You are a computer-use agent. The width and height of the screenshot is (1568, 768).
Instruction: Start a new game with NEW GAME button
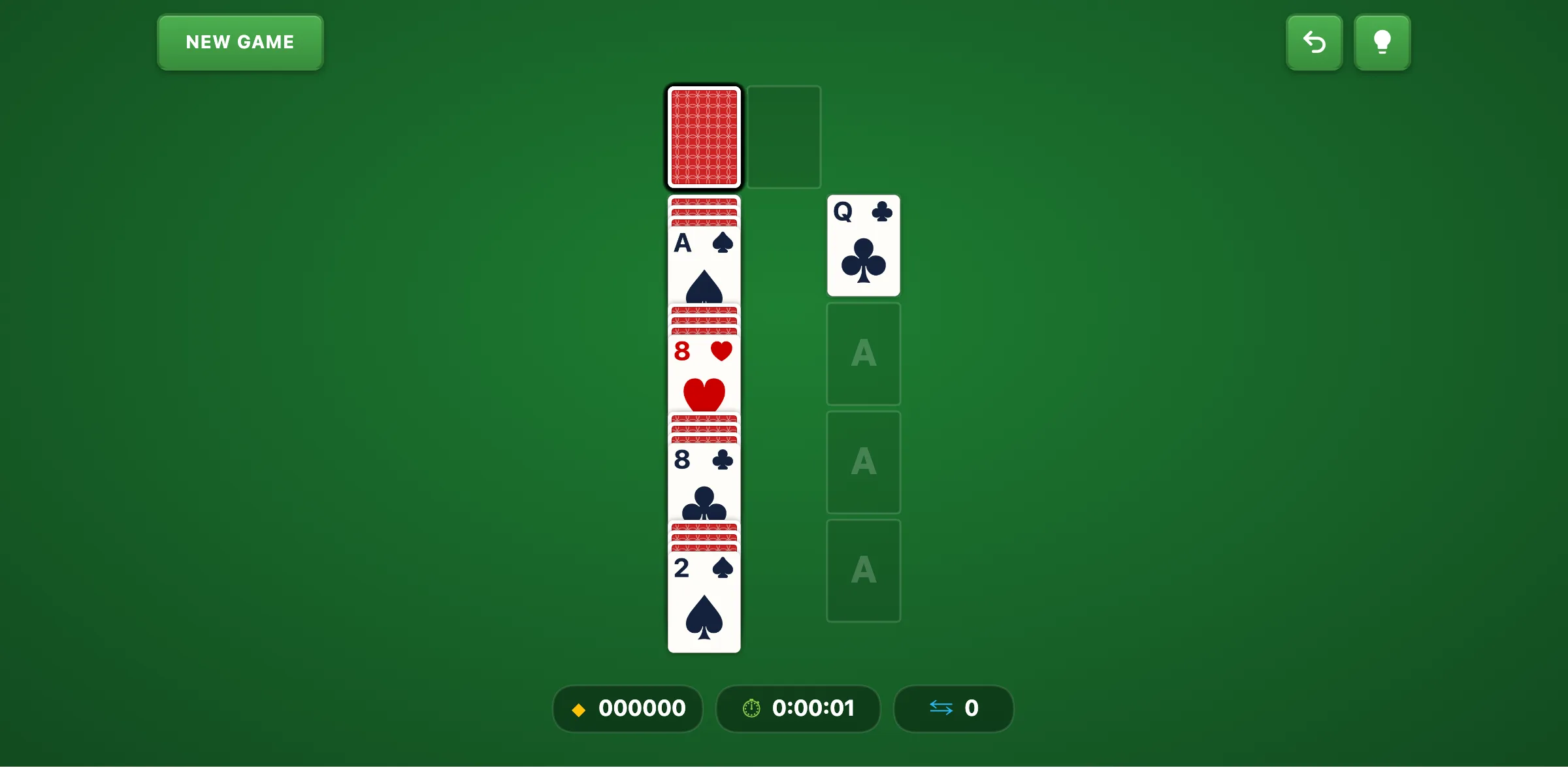[x=239, y=42]
